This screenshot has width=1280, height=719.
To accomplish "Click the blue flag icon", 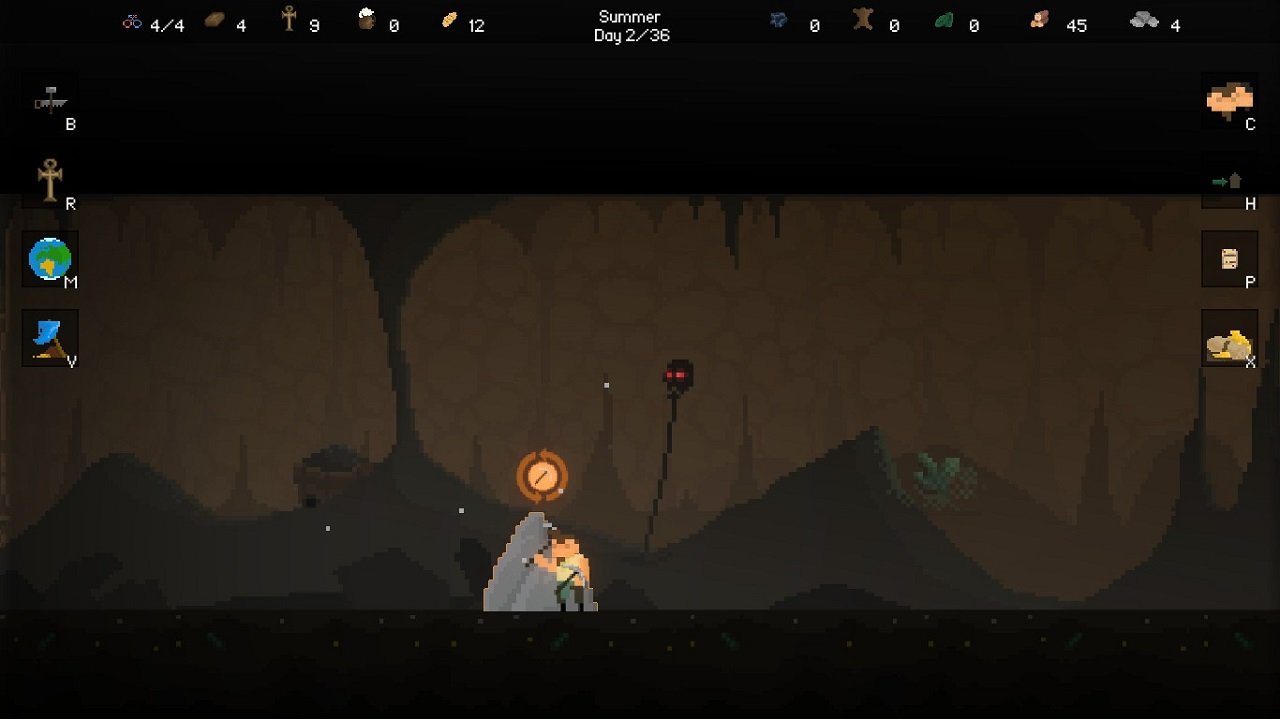I will click(x=49, y=338).
